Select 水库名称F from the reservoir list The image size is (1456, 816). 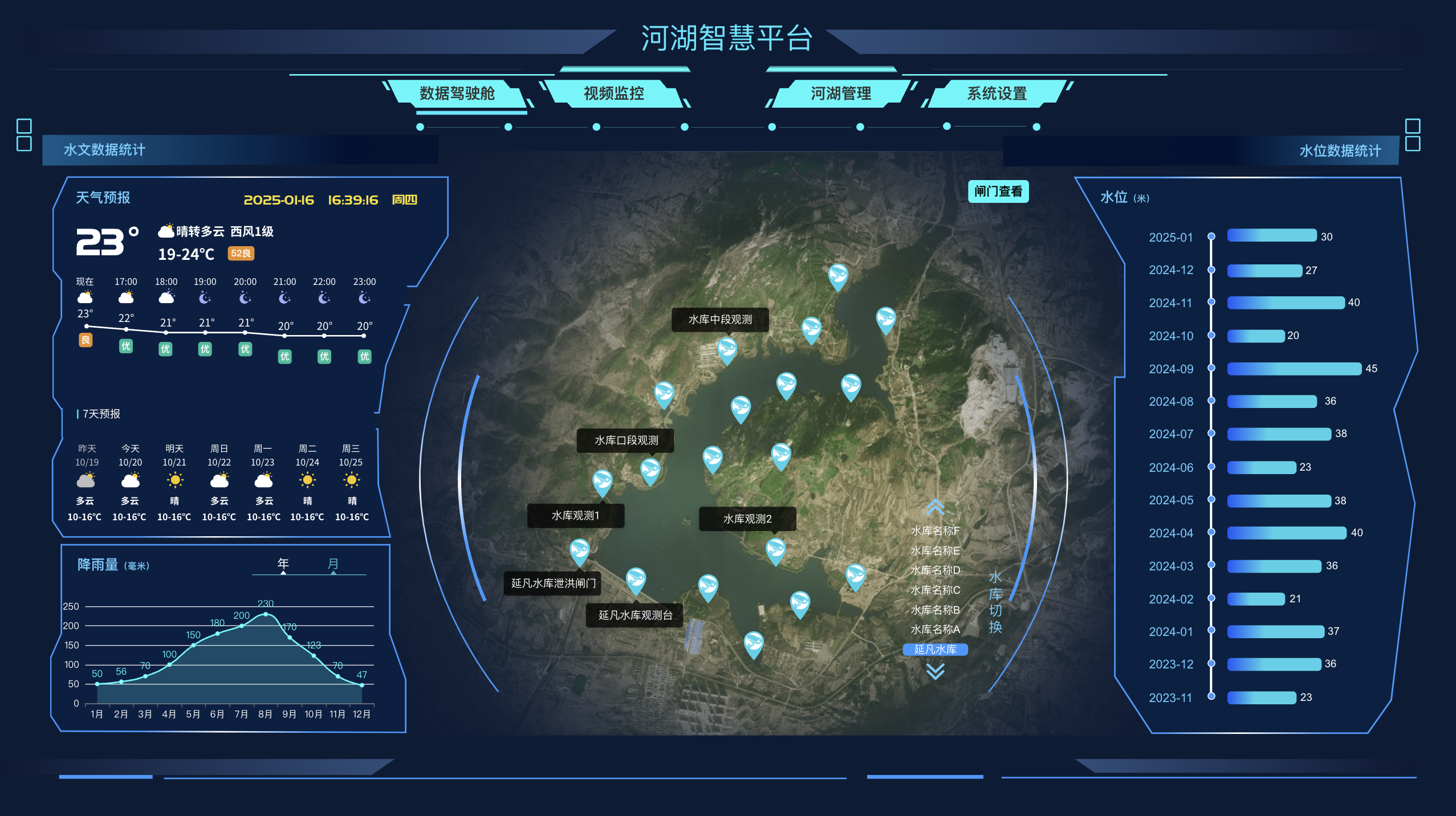click(934, 532)
